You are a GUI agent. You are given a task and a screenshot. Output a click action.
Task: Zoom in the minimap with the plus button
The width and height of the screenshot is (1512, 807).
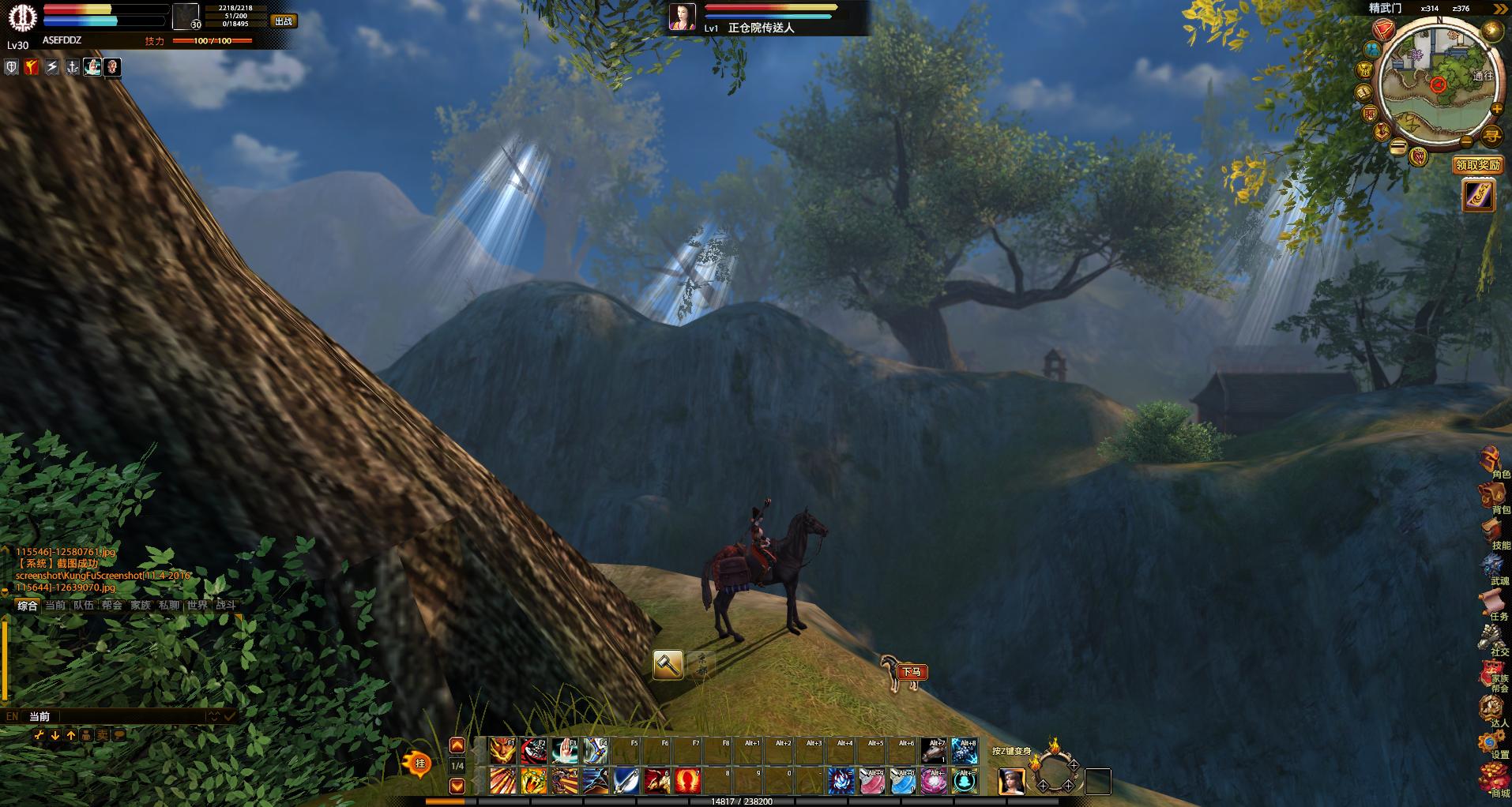(1496, 110)
